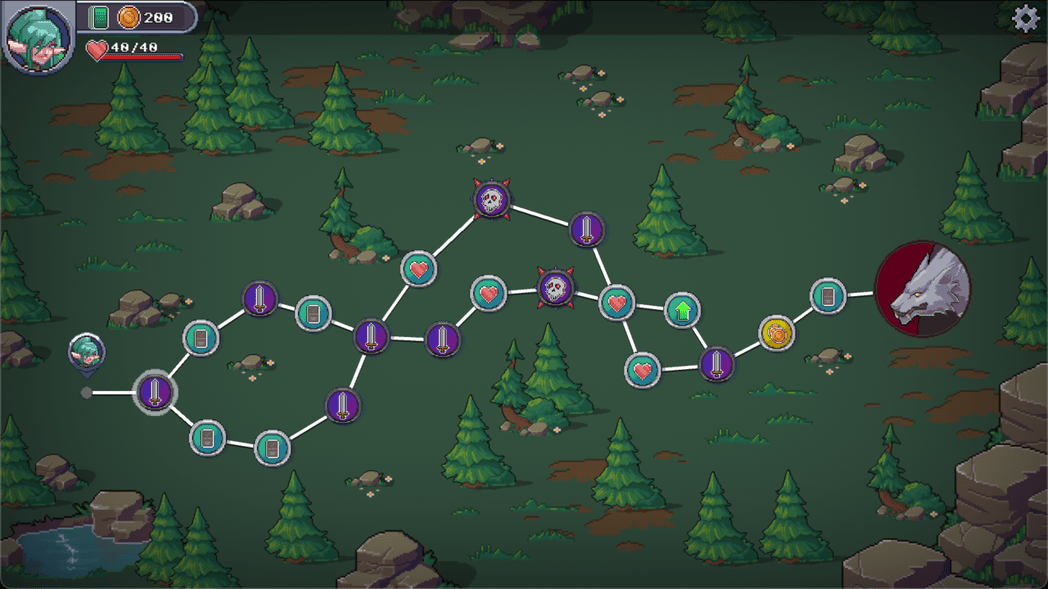The width and height of the screenshot is (1048, 589).
Task: Select the card node beside the wolf boss
Action: pos(827,297)
